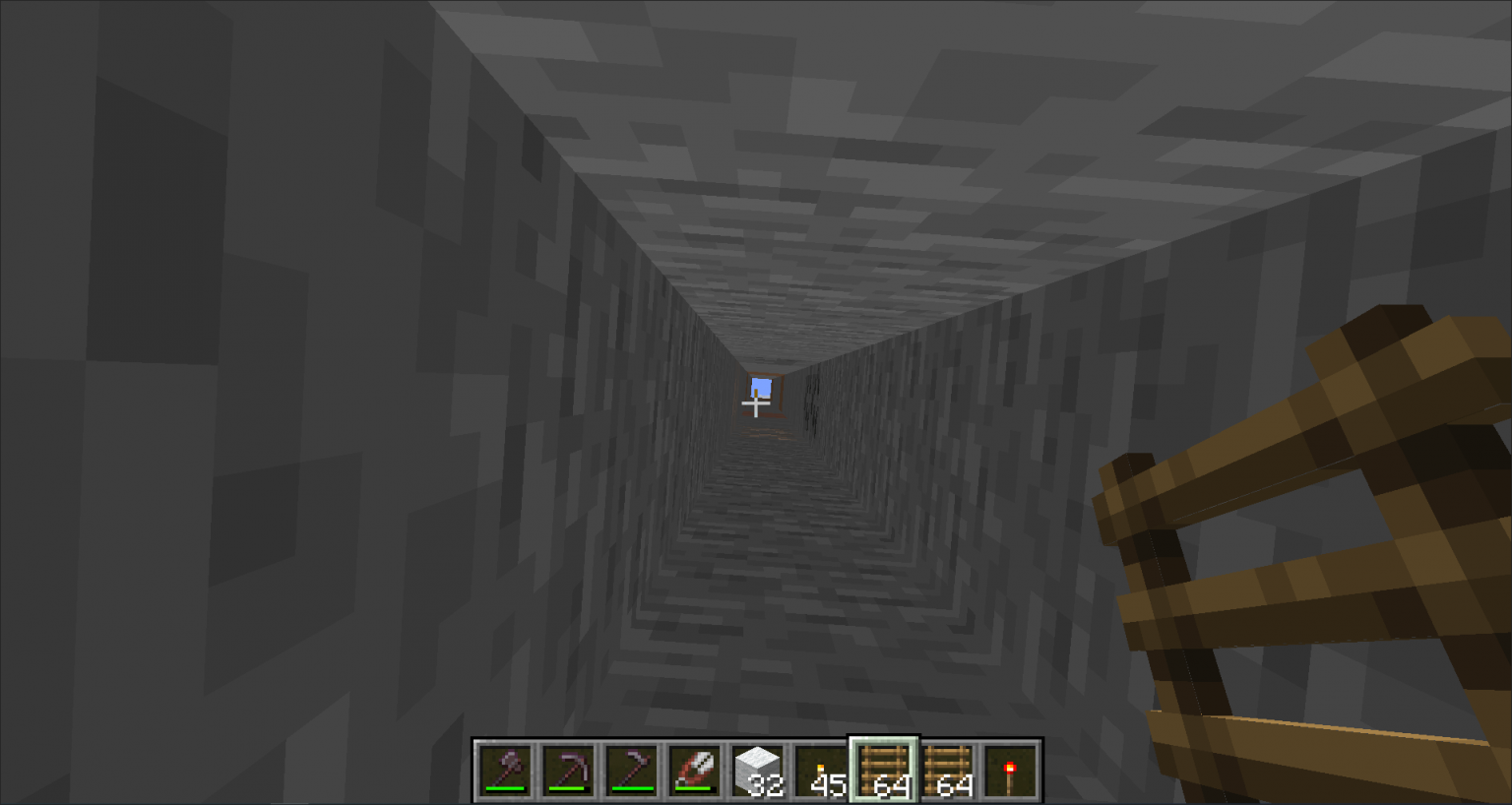Viewport: 1512px width, 805px height.
Task: Select the netherite hoe in the hotbar
Action: click(x=631, y=770)
